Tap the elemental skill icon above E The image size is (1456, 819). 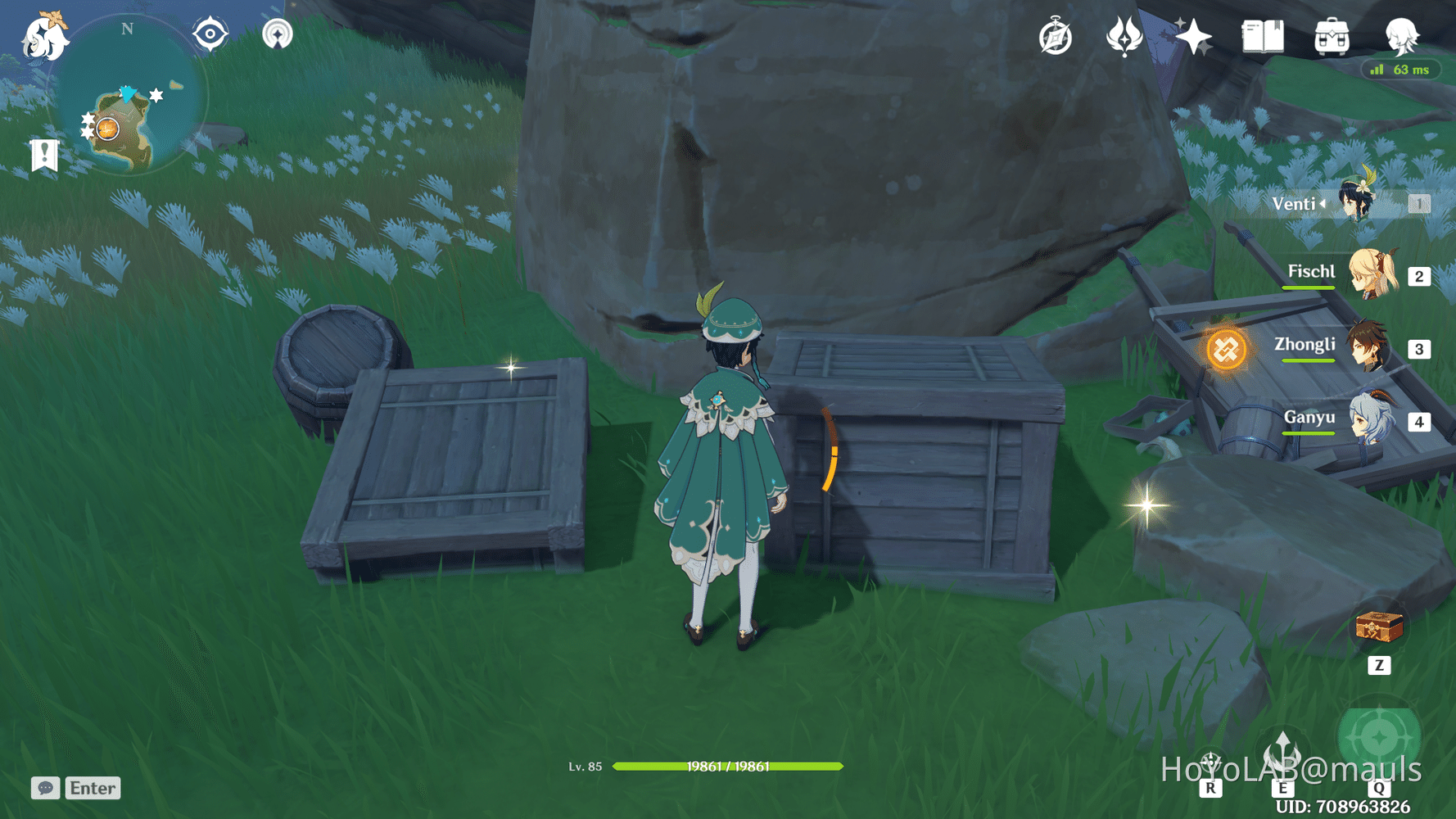[1282, 750]
